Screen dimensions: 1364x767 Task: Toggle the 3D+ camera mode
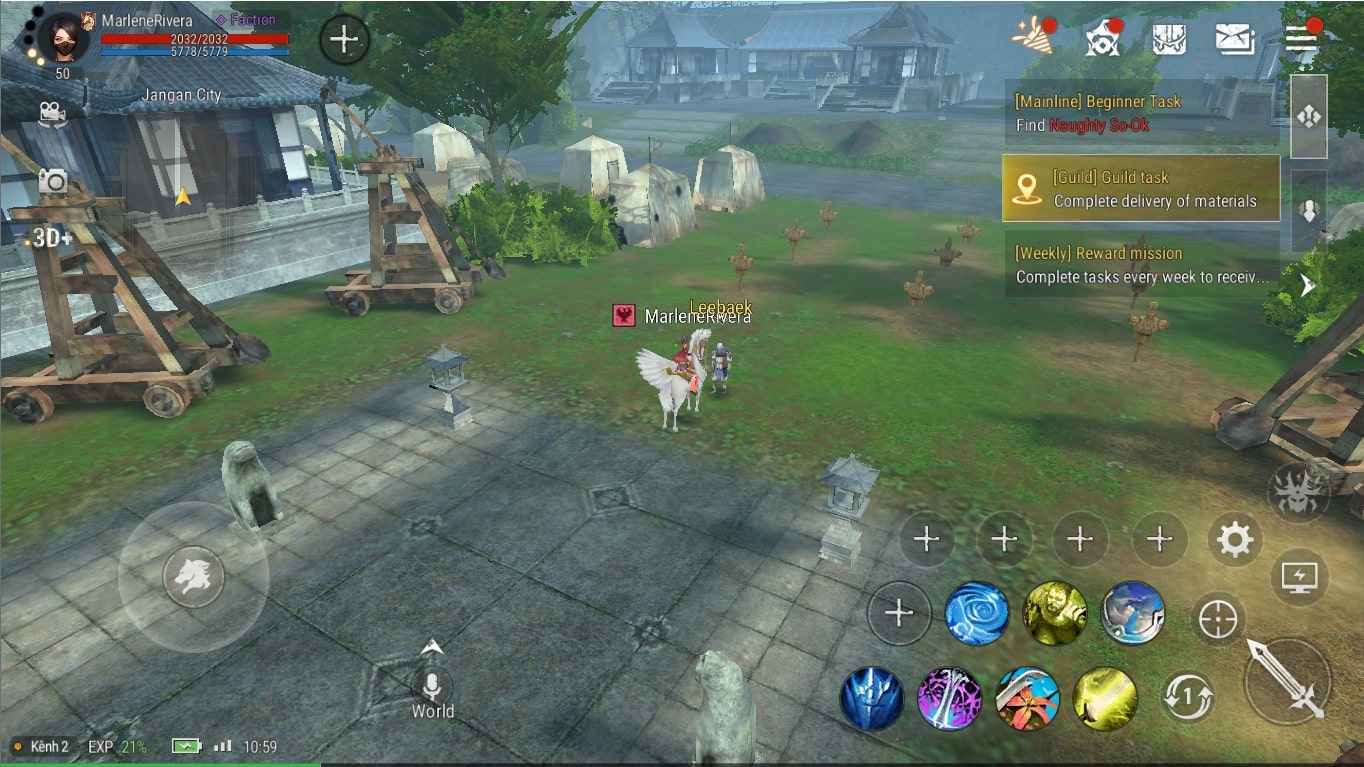[52, 238]
